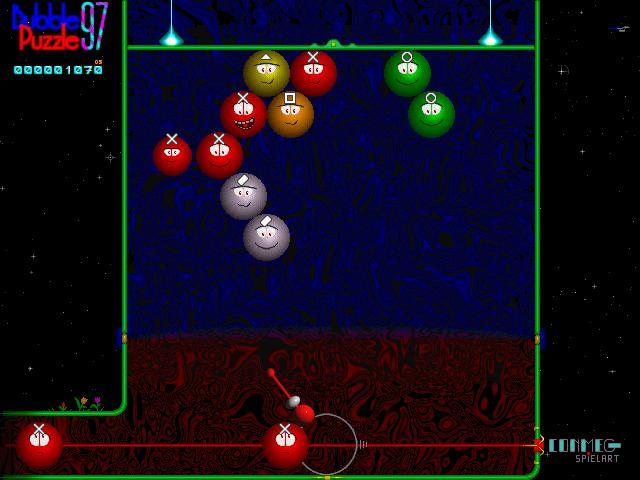Click the loaded red bubble in the launcher

click(x=285, y=445)
